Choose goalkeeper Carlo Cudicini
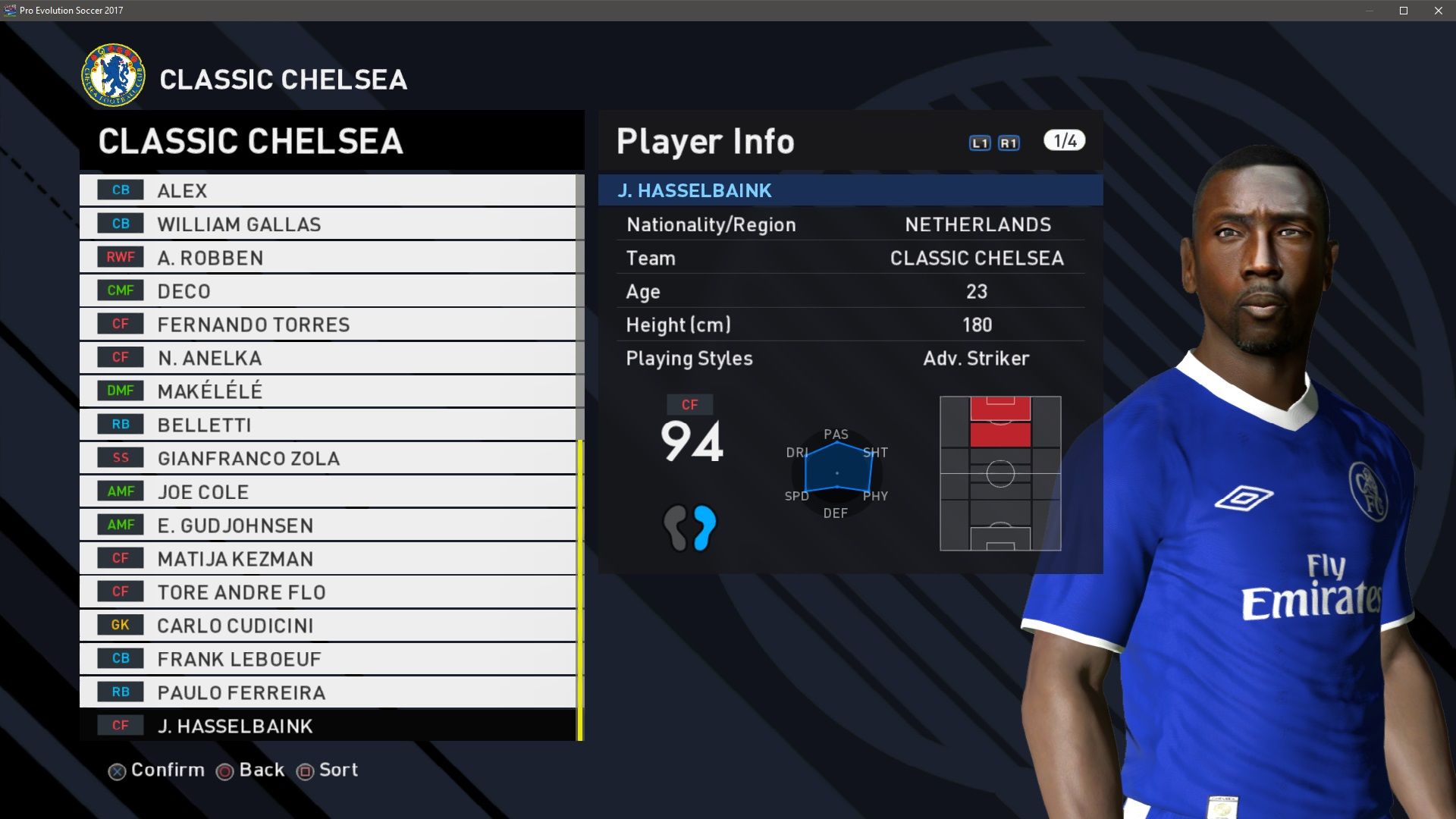Viewport: 1456px width, 819px height. click(x=328, y=625)
